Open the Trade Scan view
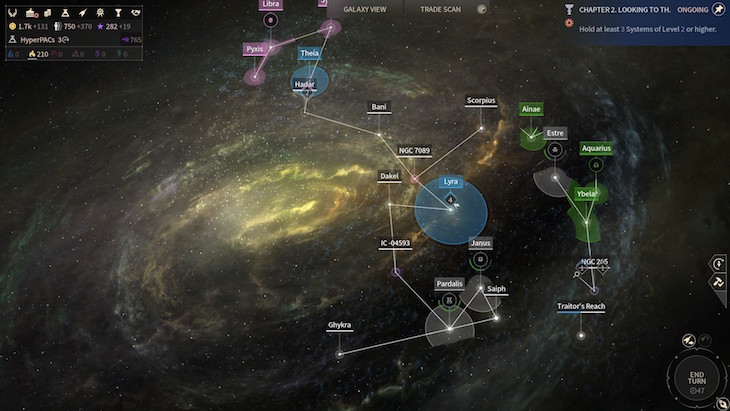The height and width of the screenshot is (411, 730). click(440, 9)
